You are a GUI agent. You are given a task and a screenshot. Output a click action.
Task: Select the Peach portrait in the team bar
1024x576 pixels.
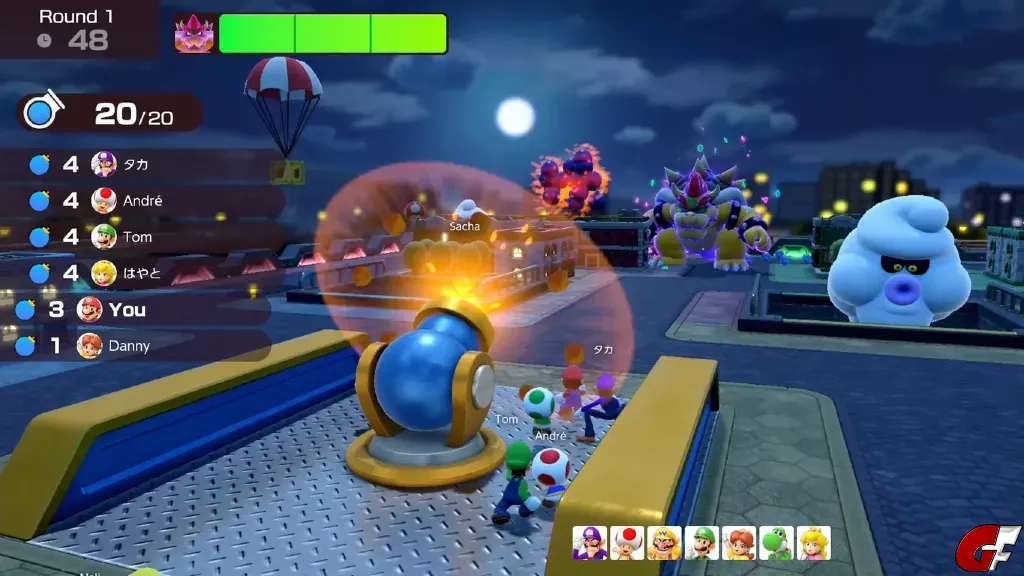click(813, 543)
